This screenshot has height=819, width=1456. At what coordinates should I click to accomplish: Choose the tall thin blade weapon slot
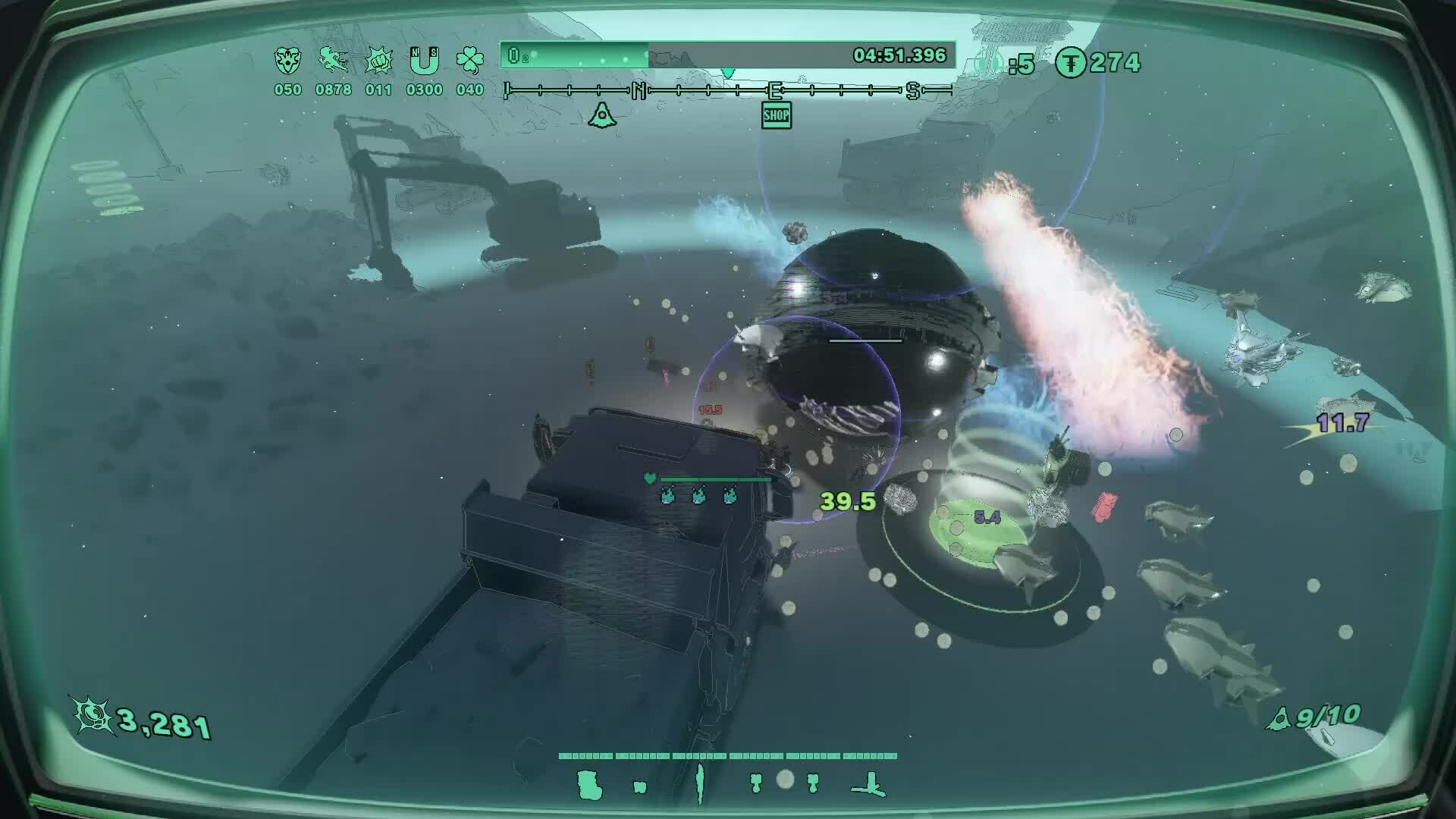(x=699, y=783)
